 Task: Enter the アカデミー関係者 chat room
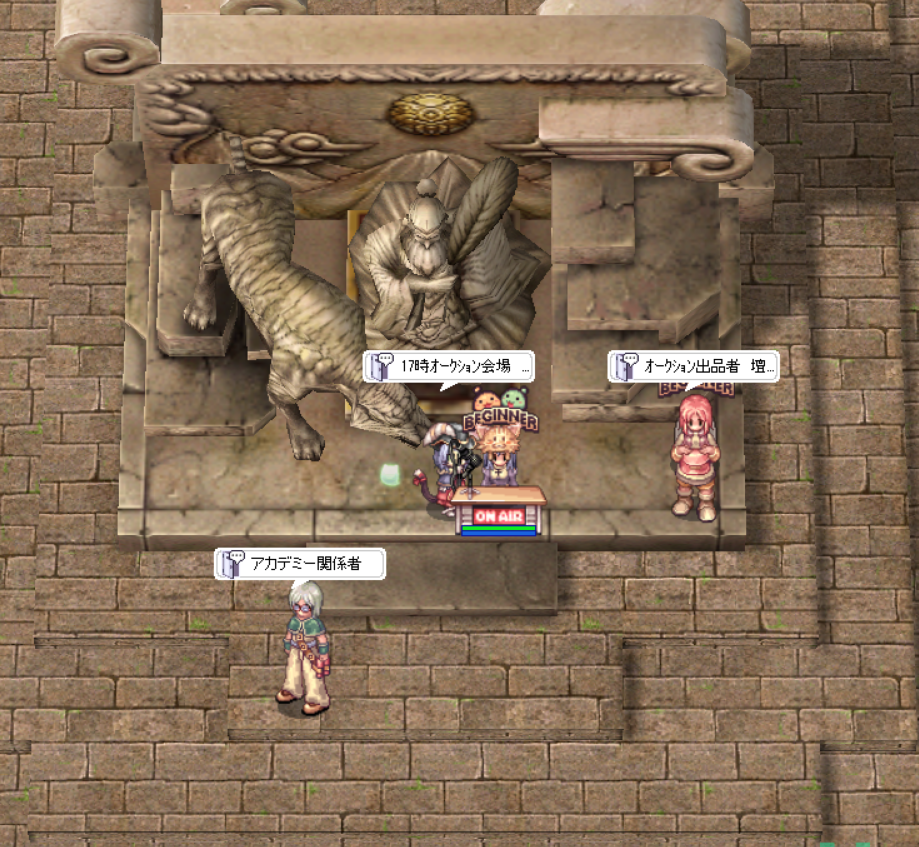pyautogui.click(x=301, y=565)
